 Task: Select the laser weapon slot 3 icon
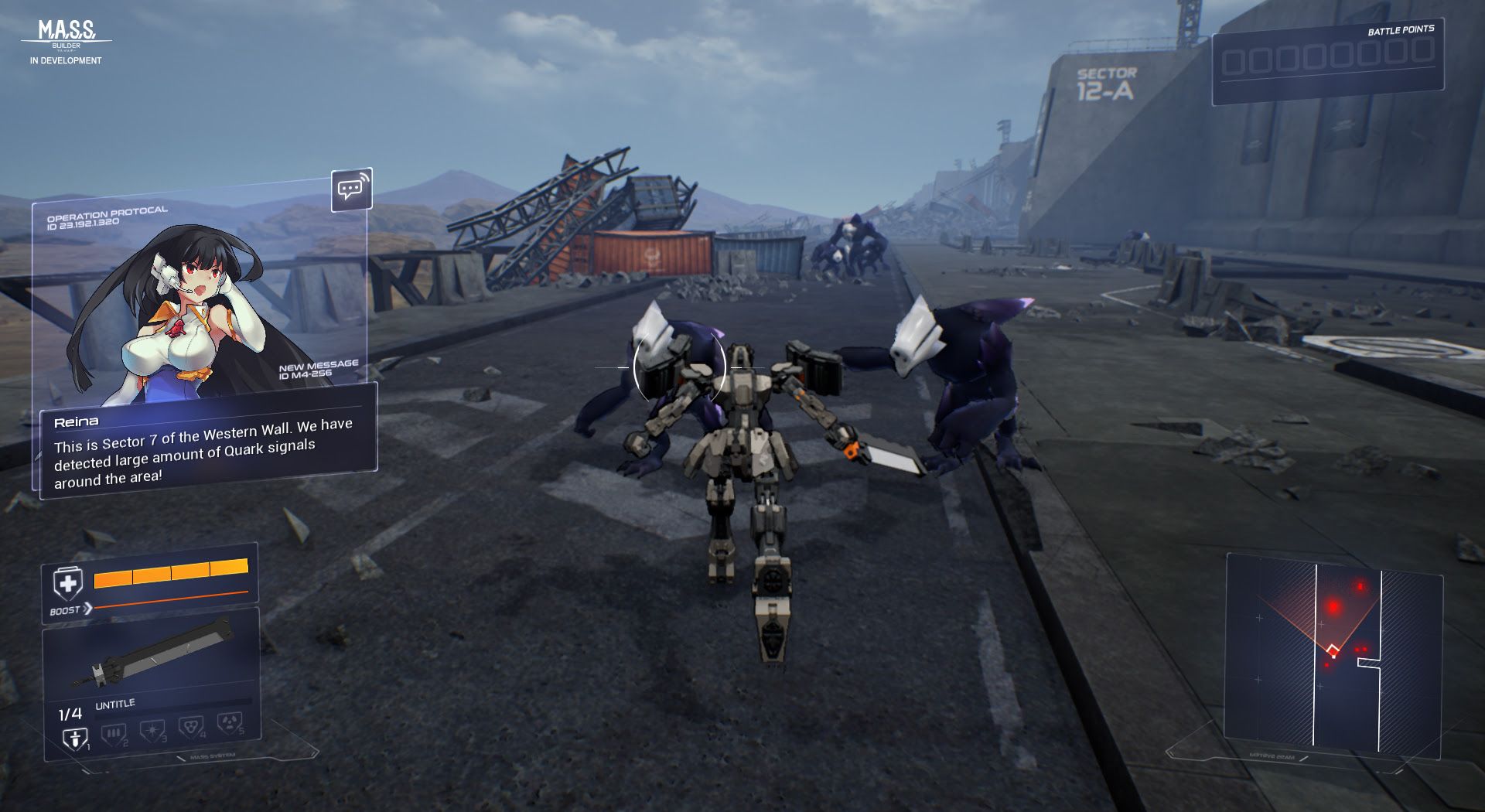[152, 731]
